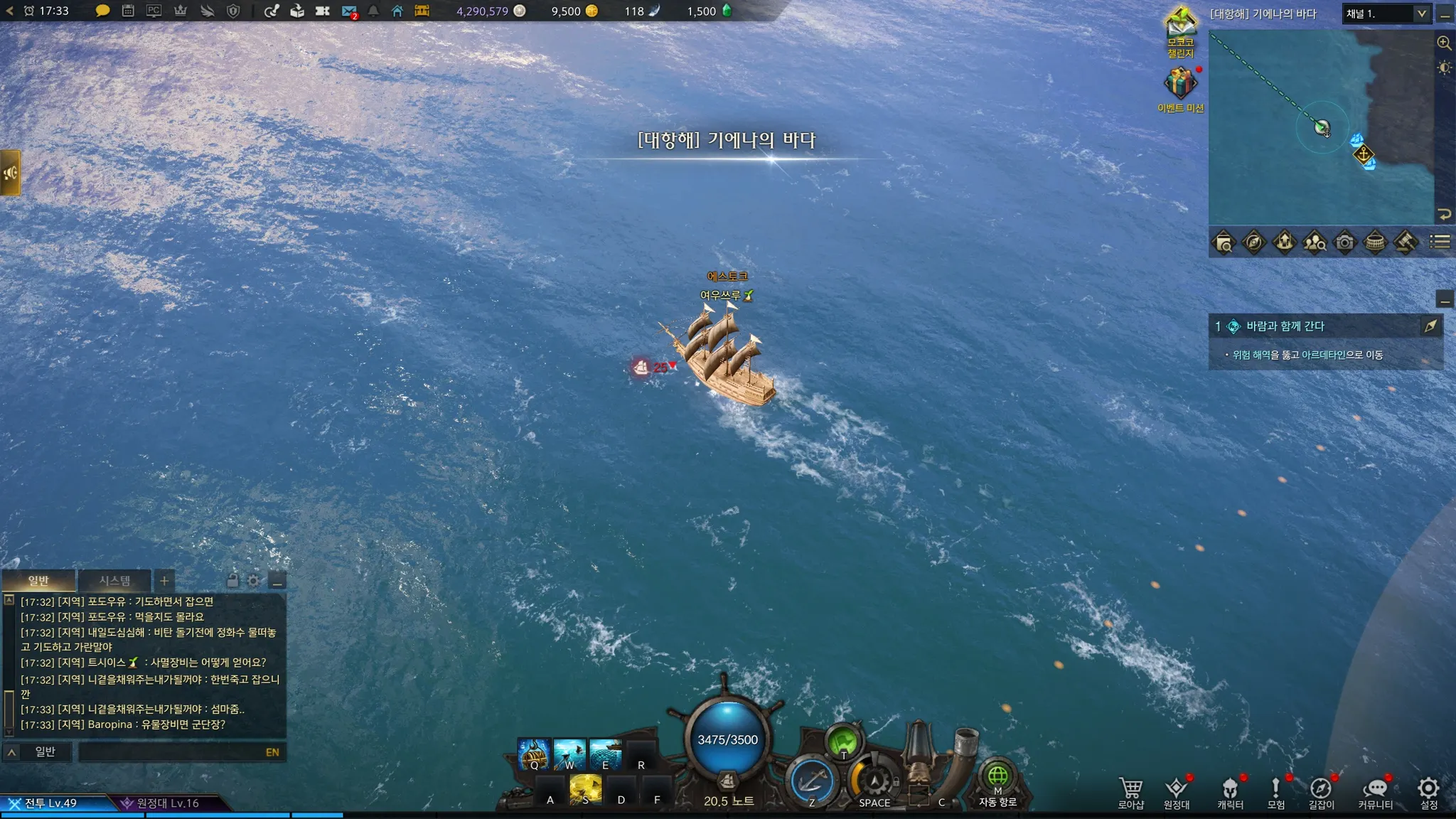The height and width of the screenshot is (819, 1456).
Task: Add a new chat tab with plus button
Action: click(164, 581)
